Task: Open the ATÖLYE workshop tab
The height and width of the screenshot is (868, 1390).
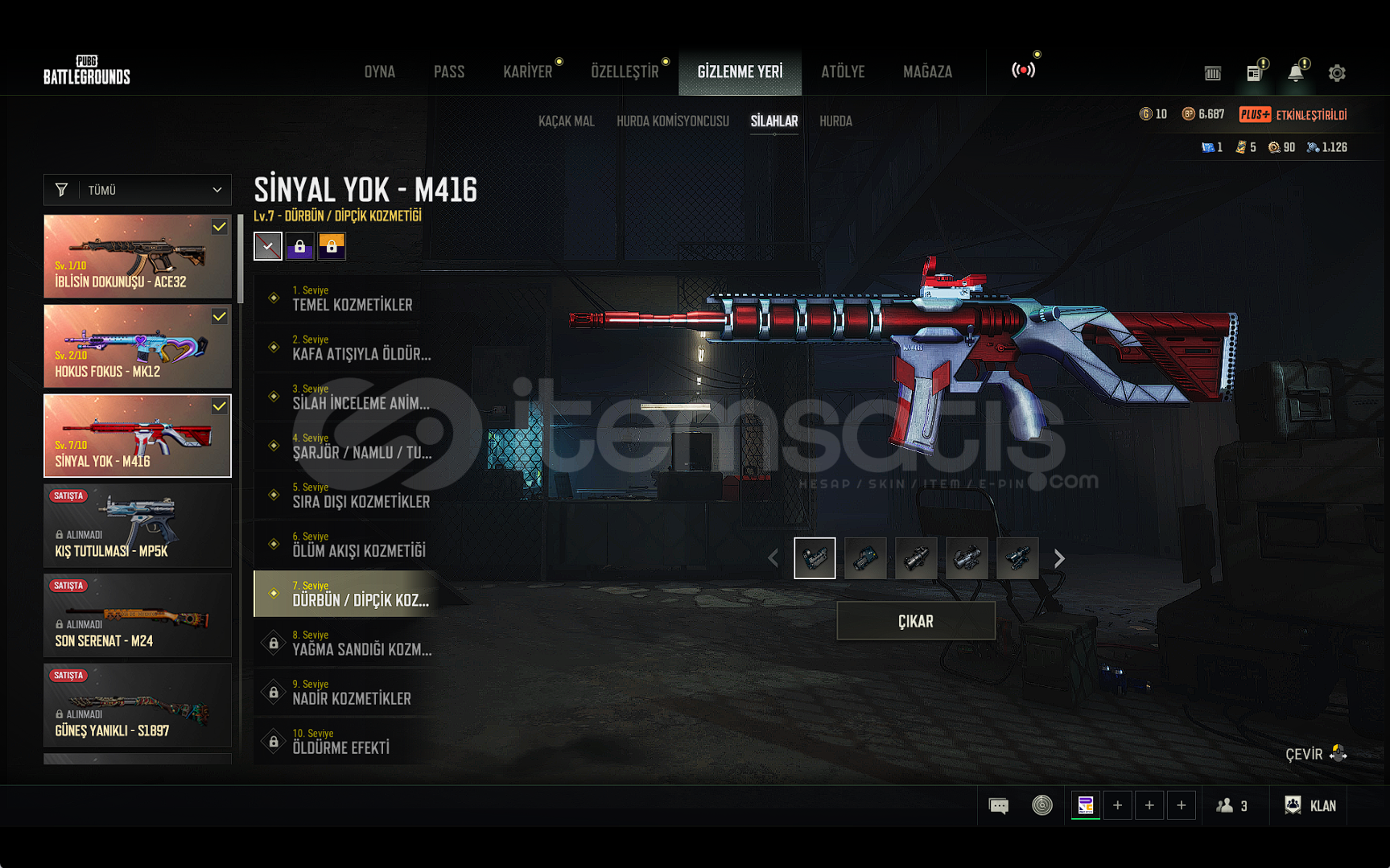Action: [843, 72]
